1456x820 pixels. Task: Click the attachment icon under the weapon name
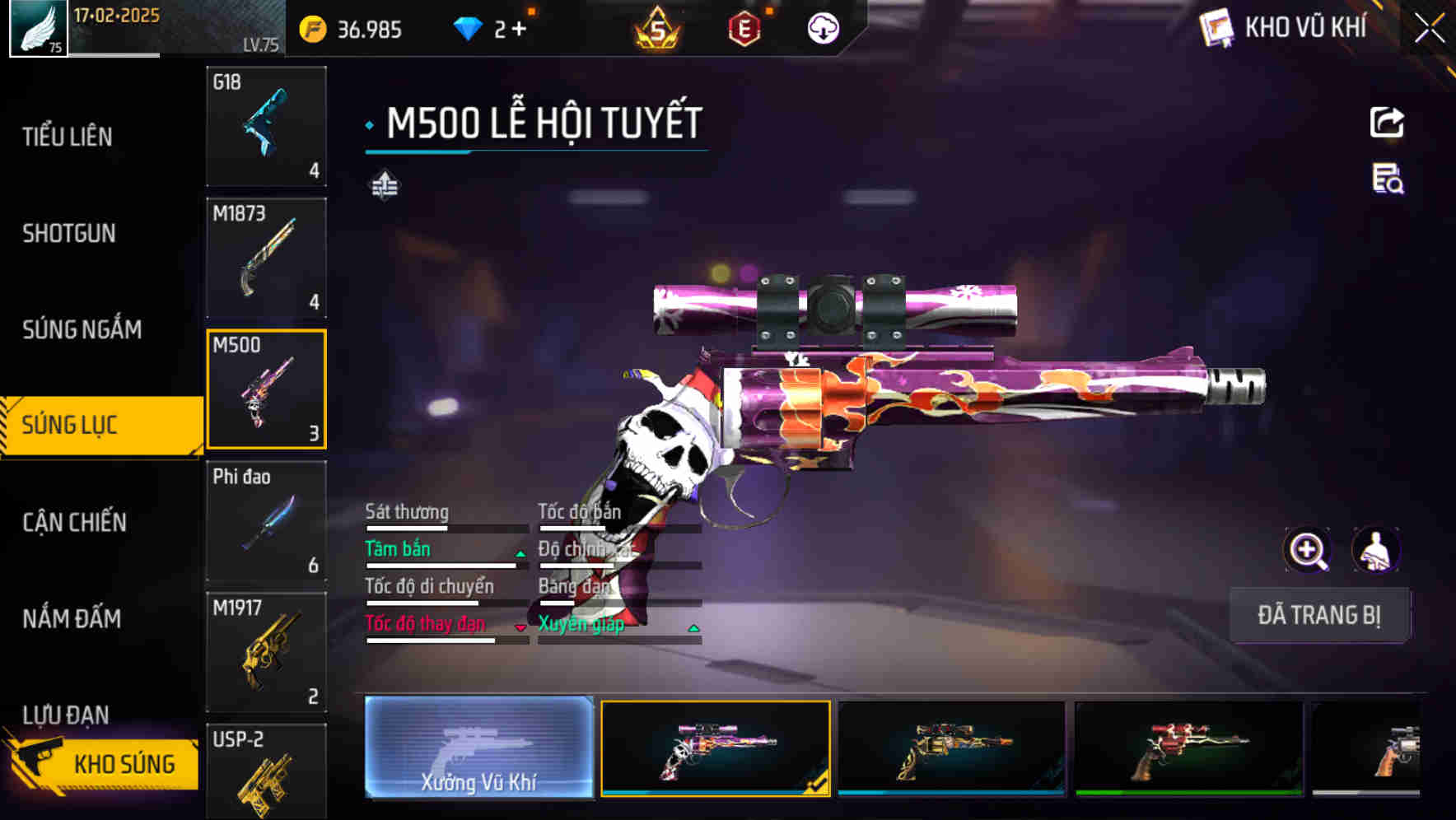pos(385,185)
